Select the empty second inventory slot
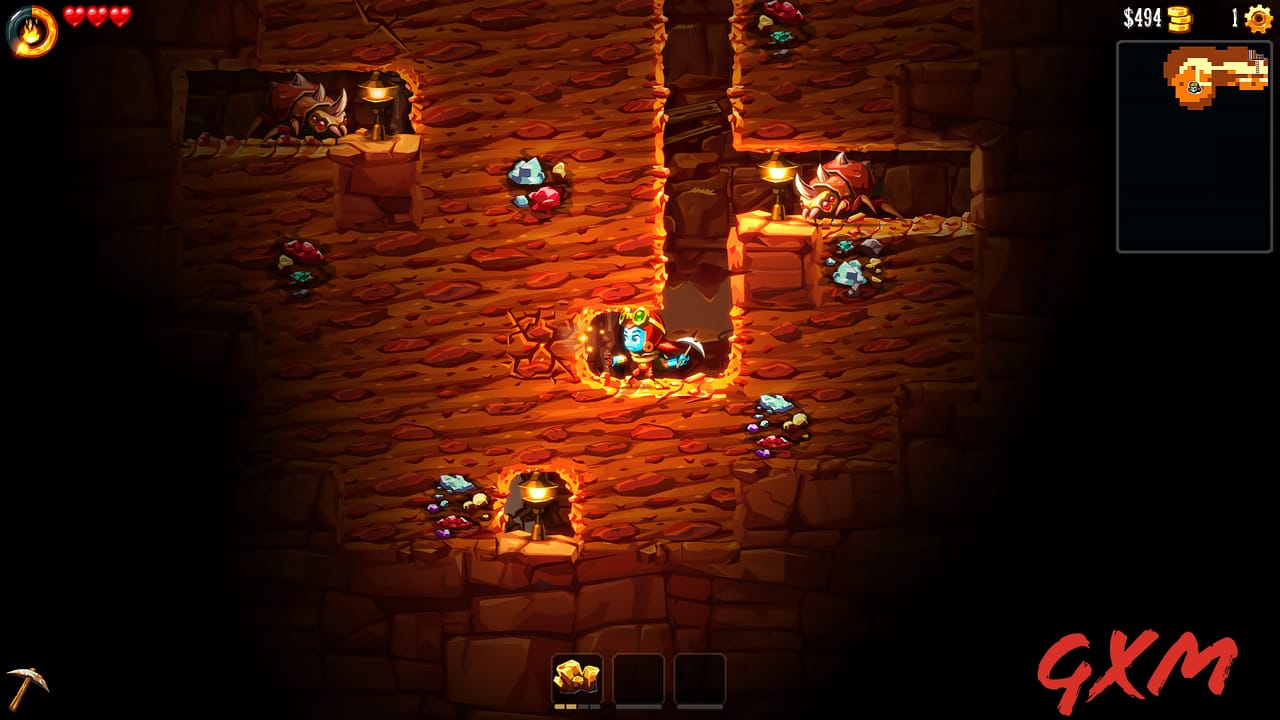Screen dimensions: 1280x720 (640, 676)
